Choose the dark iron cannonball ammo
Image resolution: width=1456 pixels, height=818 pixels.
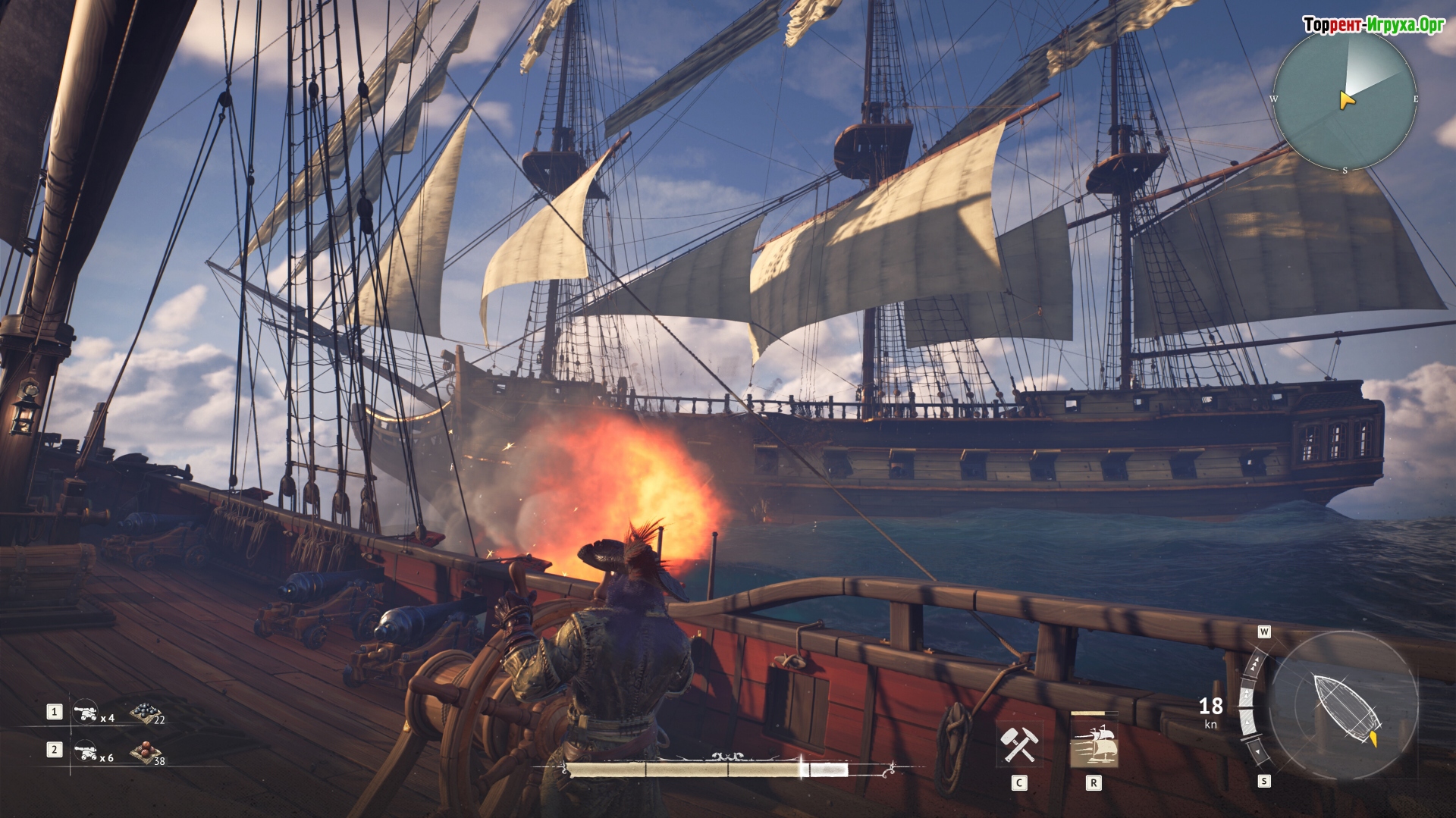pyautogui.click(x=143, y=712)
